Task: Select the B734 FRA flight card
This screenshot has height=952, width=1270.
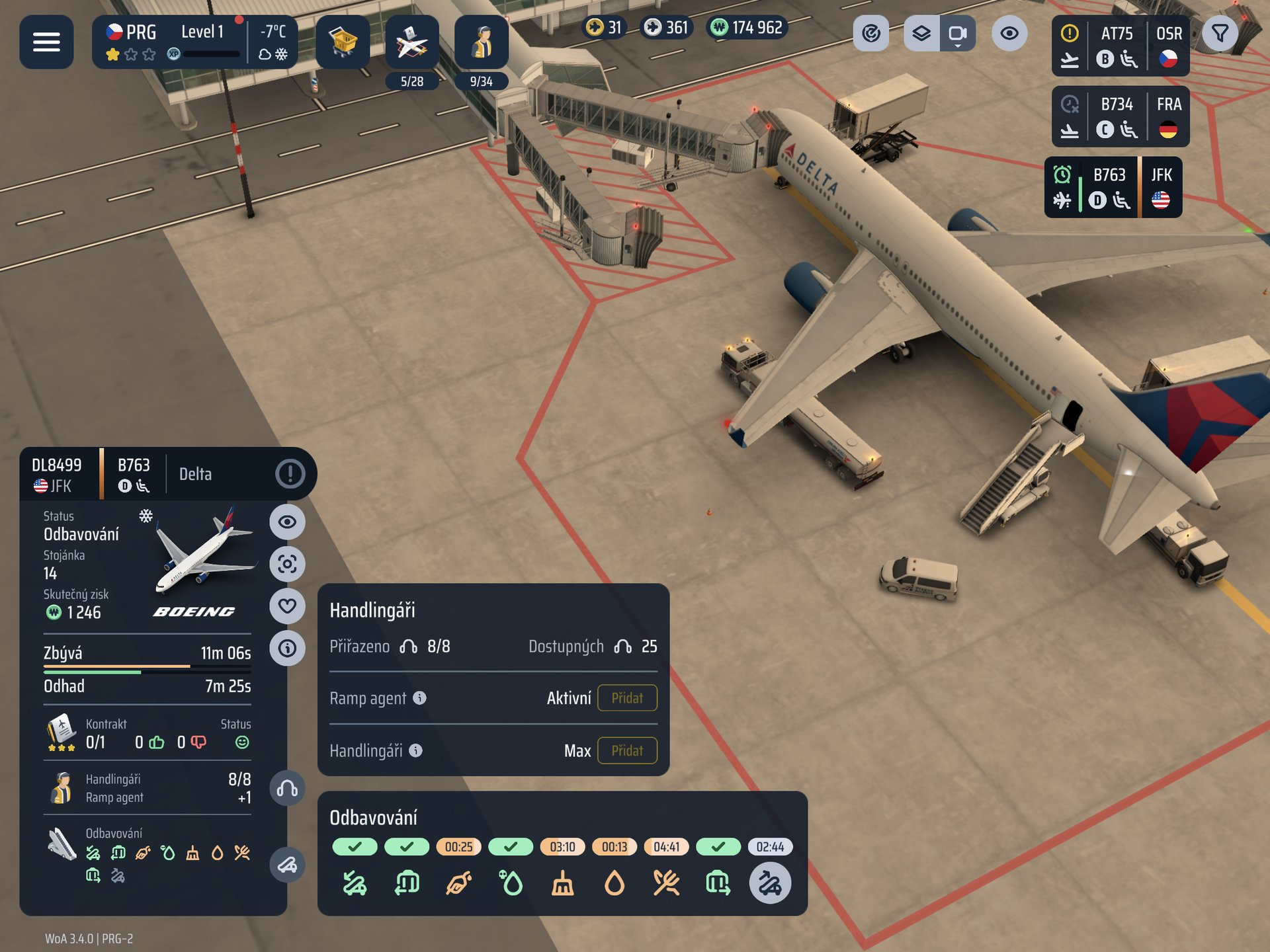Action: [1120, 116]
